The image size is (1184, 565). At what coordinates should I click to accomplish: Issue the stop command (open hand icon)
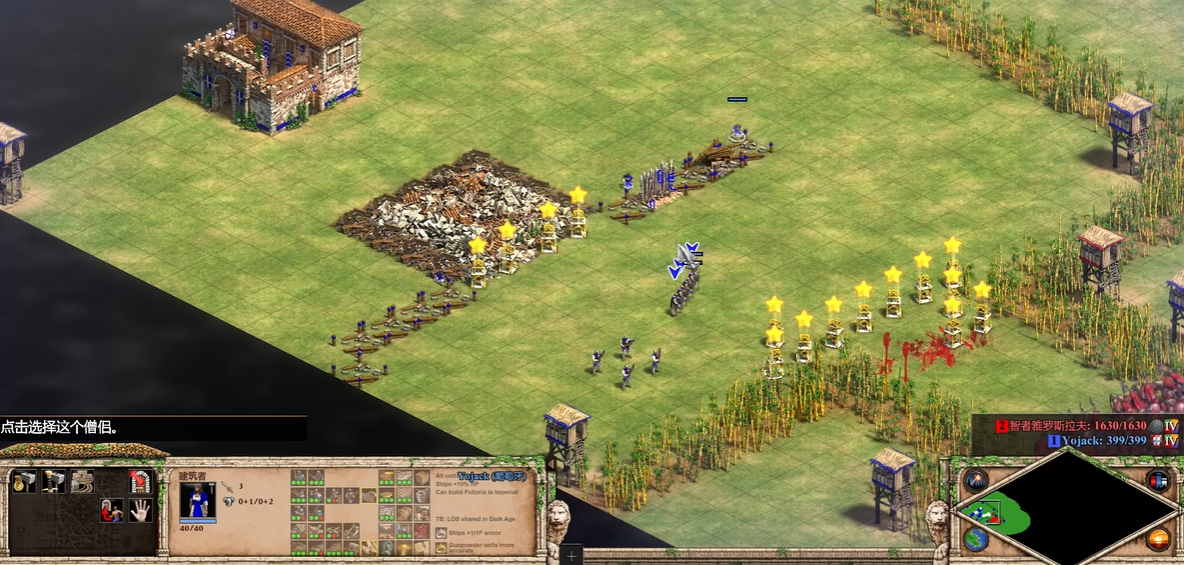pyautogui.click(x=140, y=511)
